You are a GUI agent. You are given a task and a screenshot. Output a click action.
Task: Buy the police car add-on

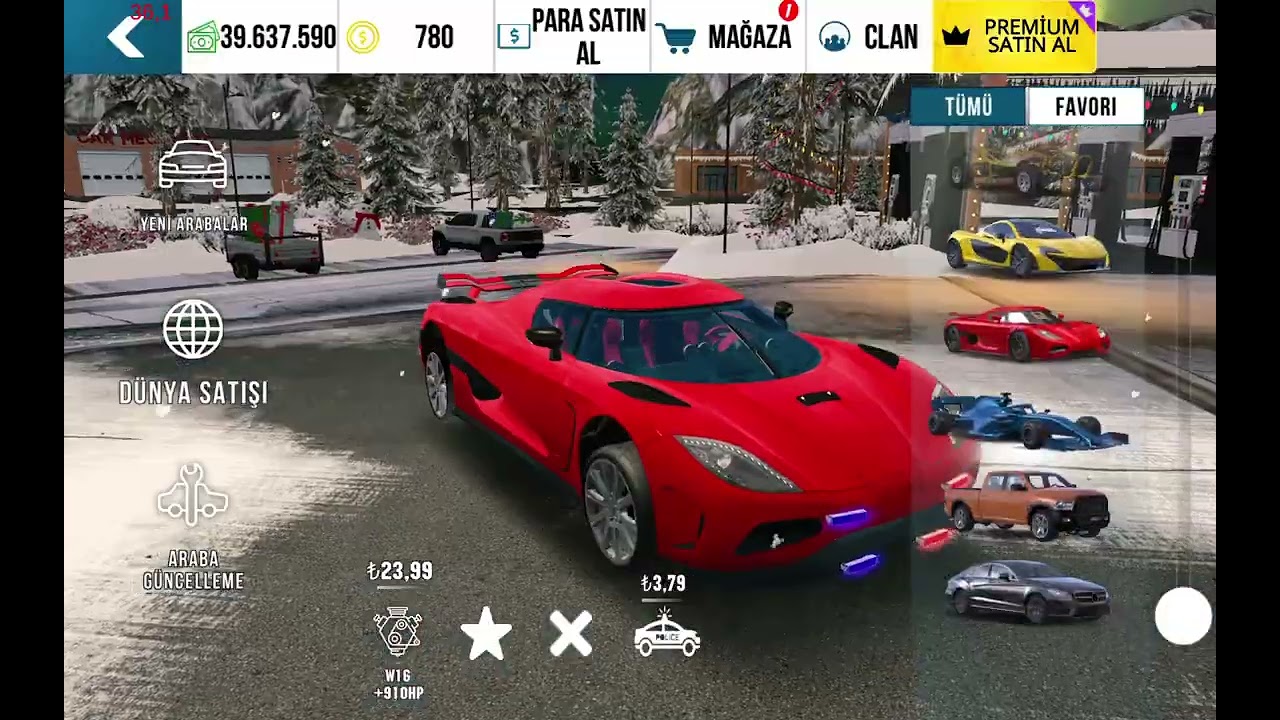pos(667,634)
